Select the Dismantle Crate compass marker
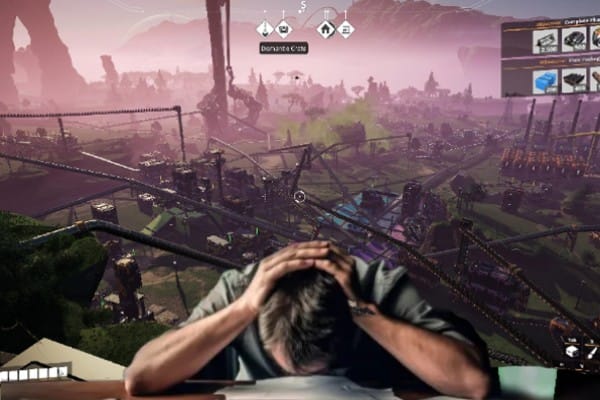Image resolution: width=600 pixels, height=400 pixels. [x=284, y=29]
